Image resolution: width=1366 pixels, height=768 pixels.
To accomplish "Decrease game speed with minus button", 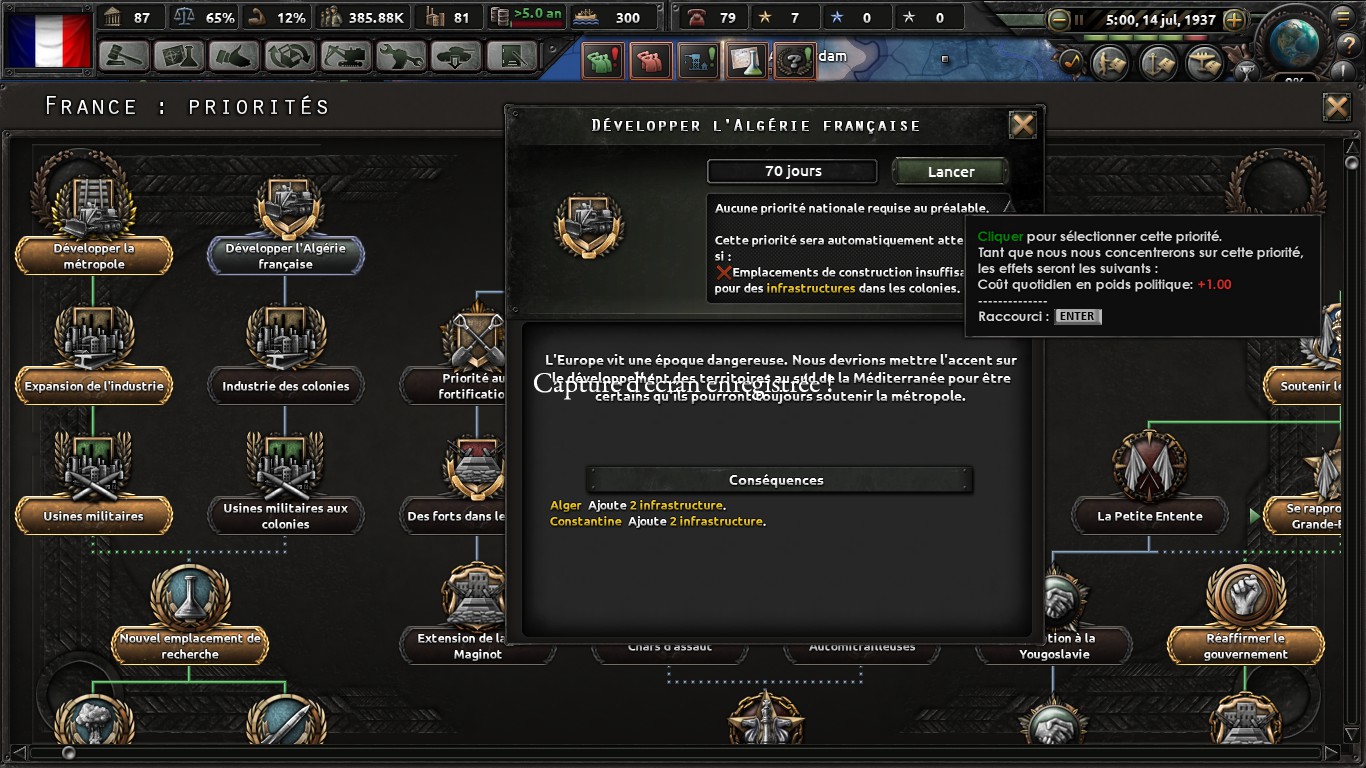I will [1059, 19].
